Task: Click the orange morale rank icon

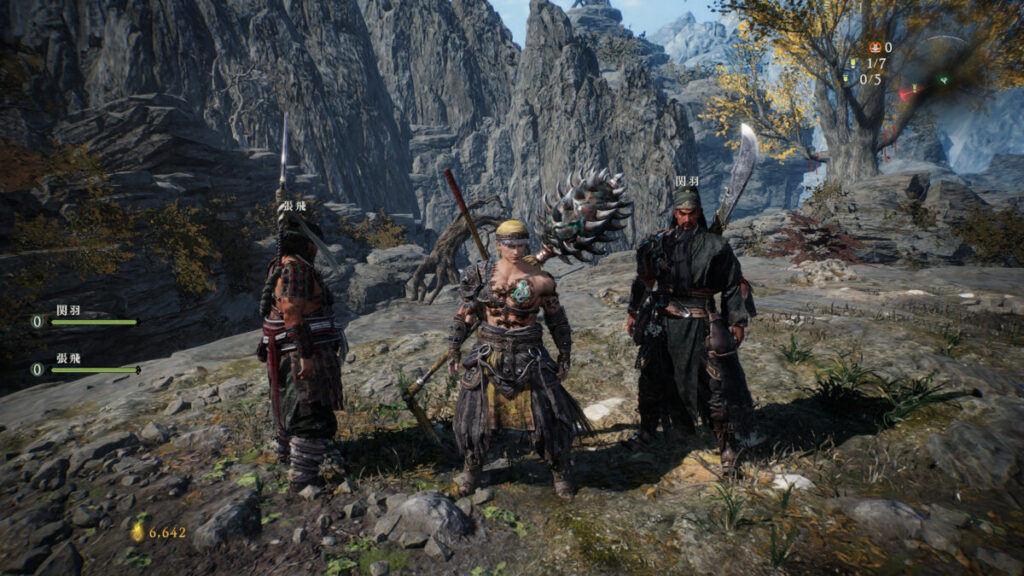Action: point(874,47)
